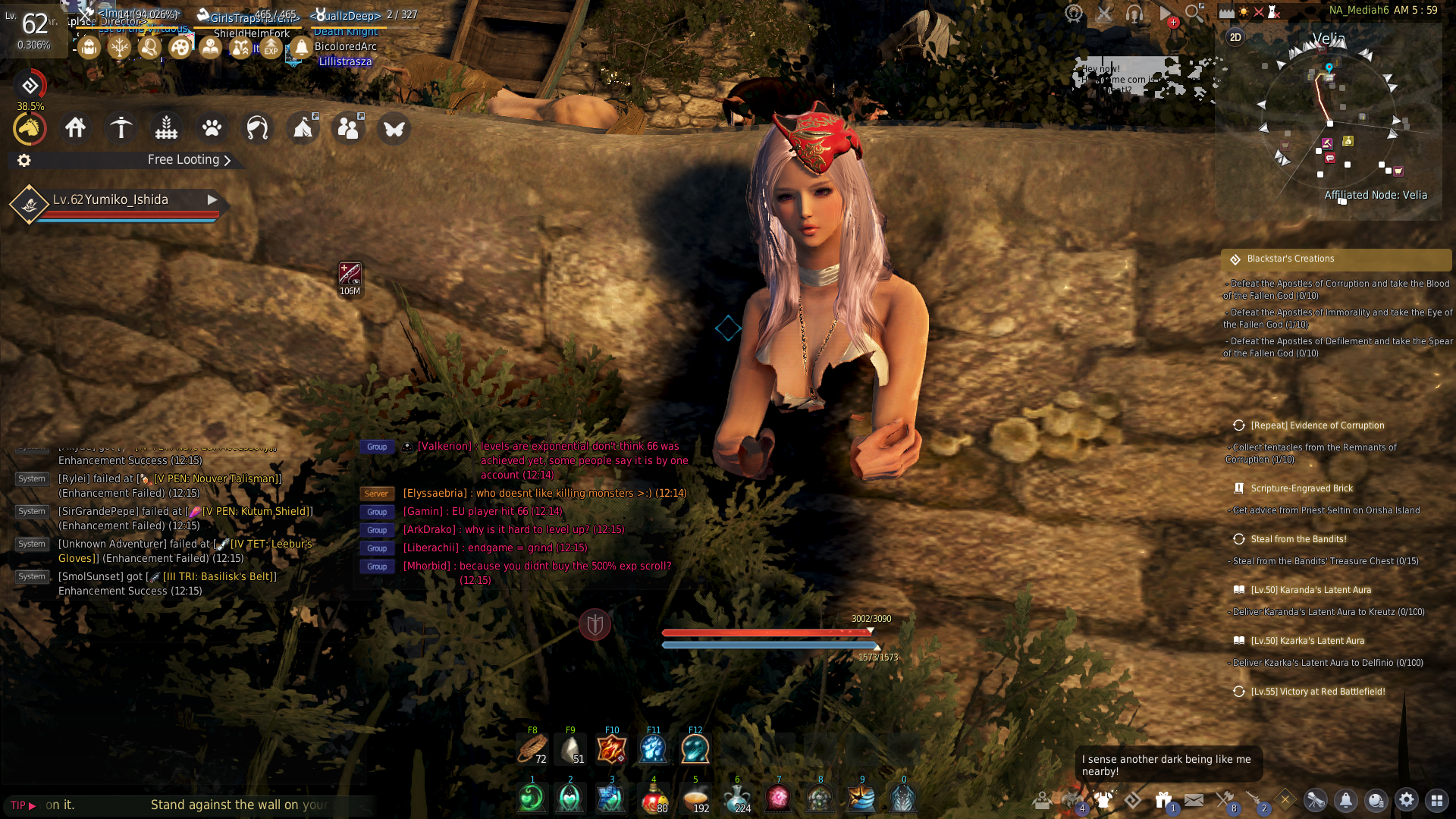1456x819 pixels.
Task: Open the mail envelope icon
Action: pos(1194,800)
